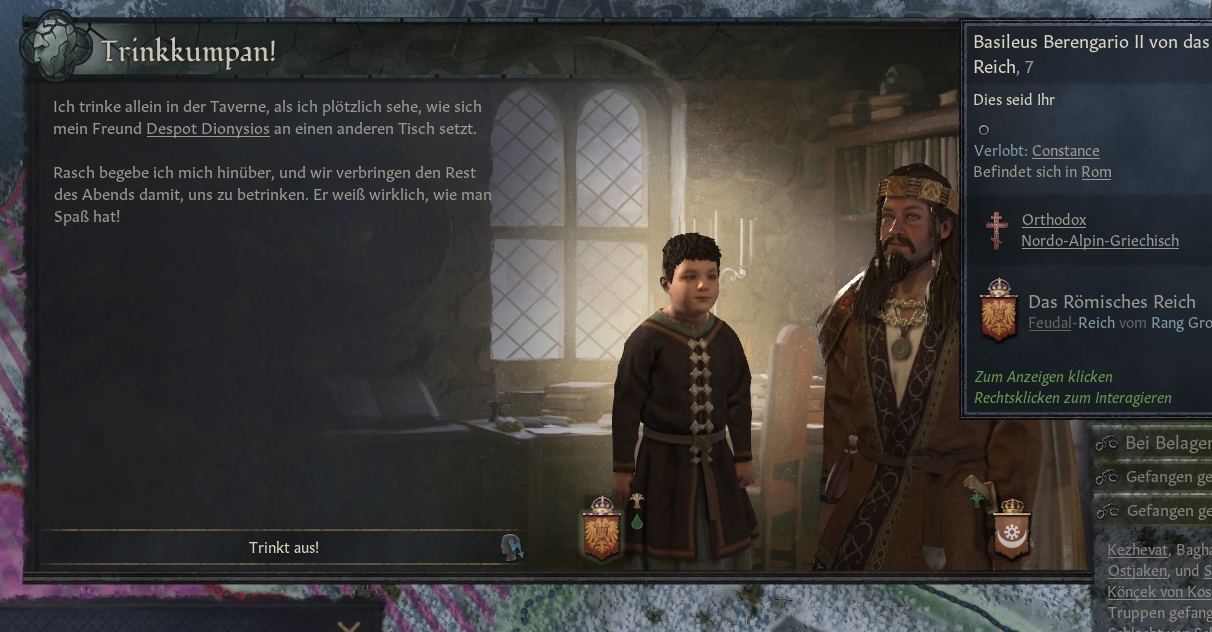Screen dimensions: 1212x632
Task: Open the Despot Dionysios character link
Action: pyautogui.click(x=208, y=129)
